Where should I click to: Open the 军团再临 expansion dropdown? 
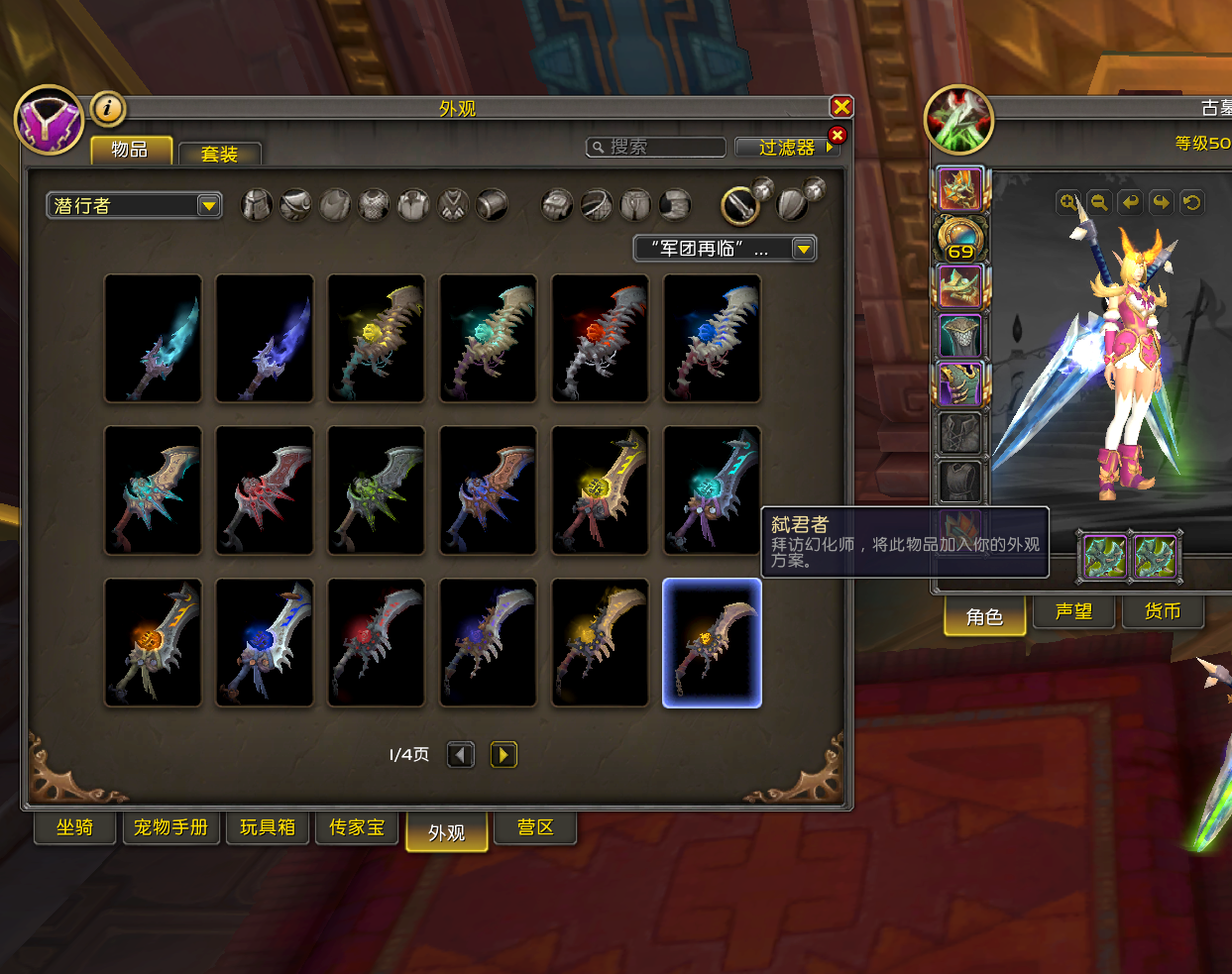click(x=725, y=249)
